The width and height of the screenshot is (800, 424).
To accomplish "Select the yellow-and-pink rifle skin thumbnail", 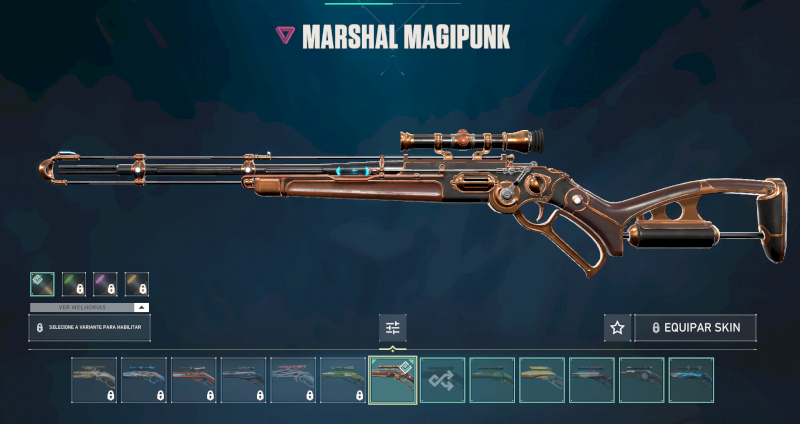I will click(x=542, y=380).
